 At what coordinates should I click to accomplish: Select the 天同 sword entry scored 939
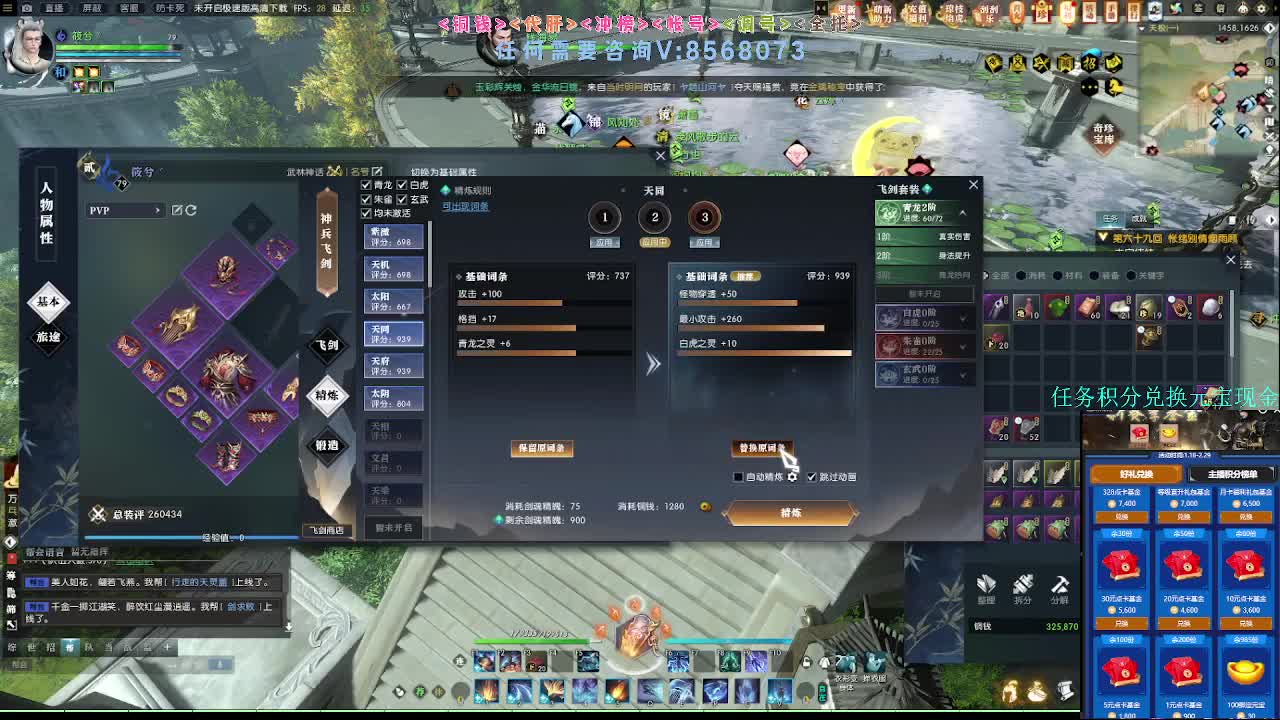[x=393, y=333]
